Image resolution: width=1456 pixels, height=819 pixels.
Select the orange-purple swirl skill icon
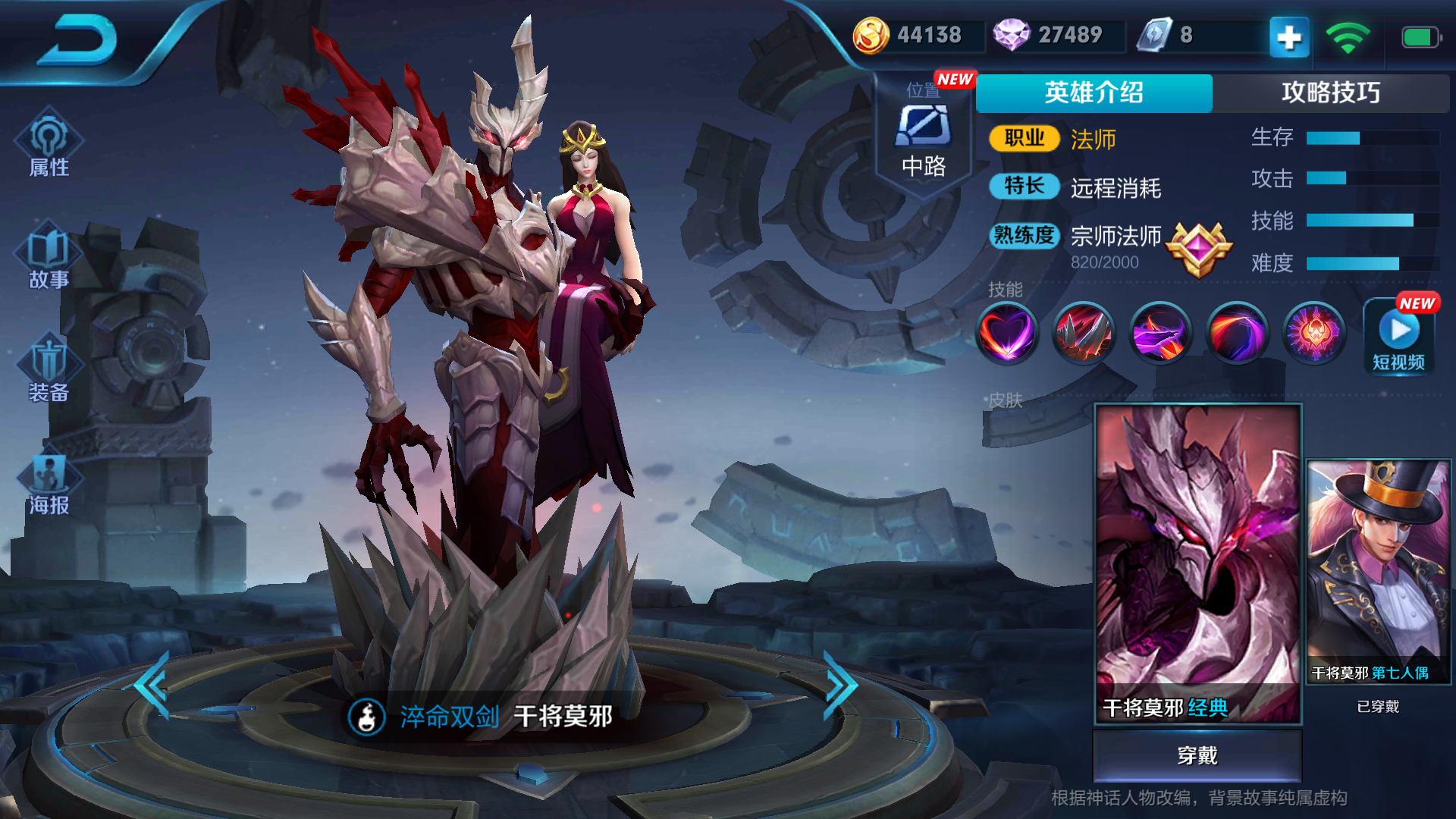pyautogui.click(x=1238, y=332)
